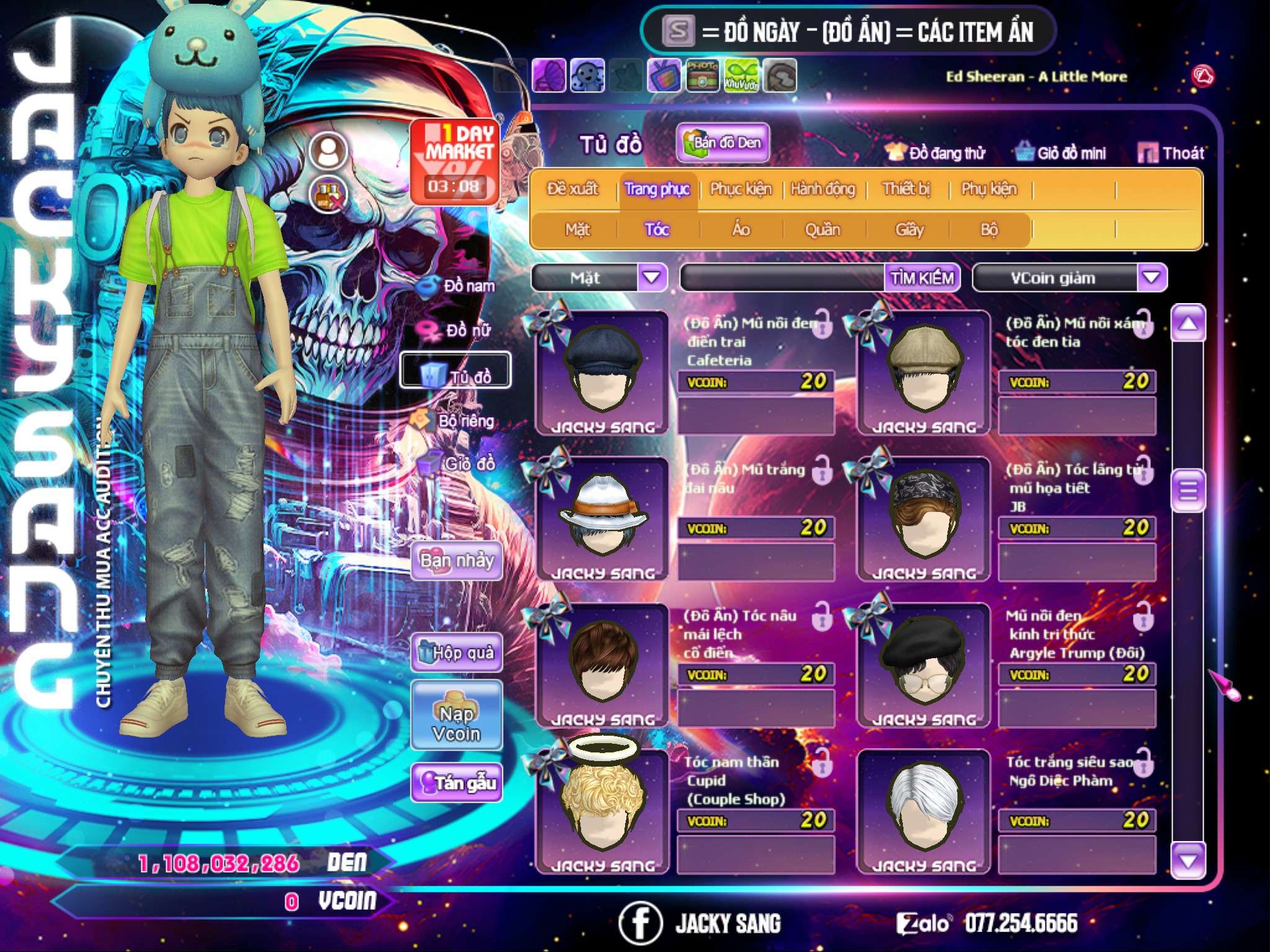Open the Mặt filter dropdown
The image size is (1270, 952).
point(652,278)
